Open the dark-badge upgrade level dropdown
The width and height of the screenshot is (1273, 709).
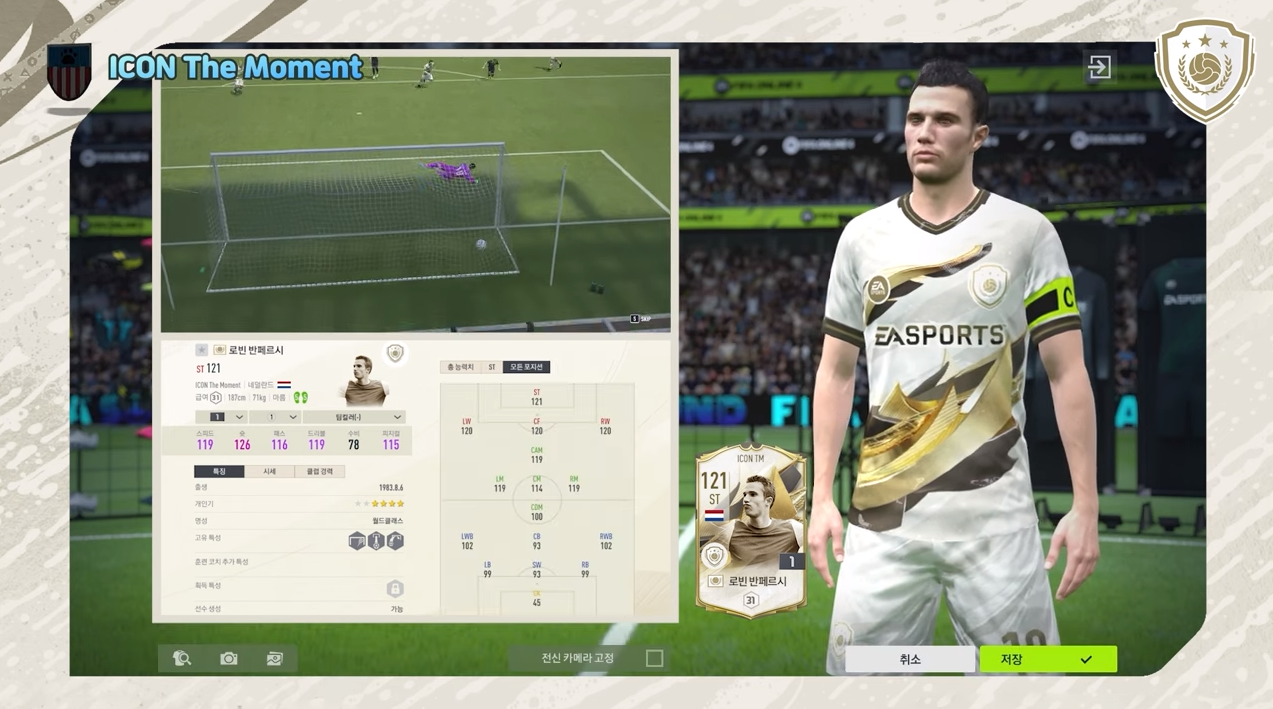222,417
